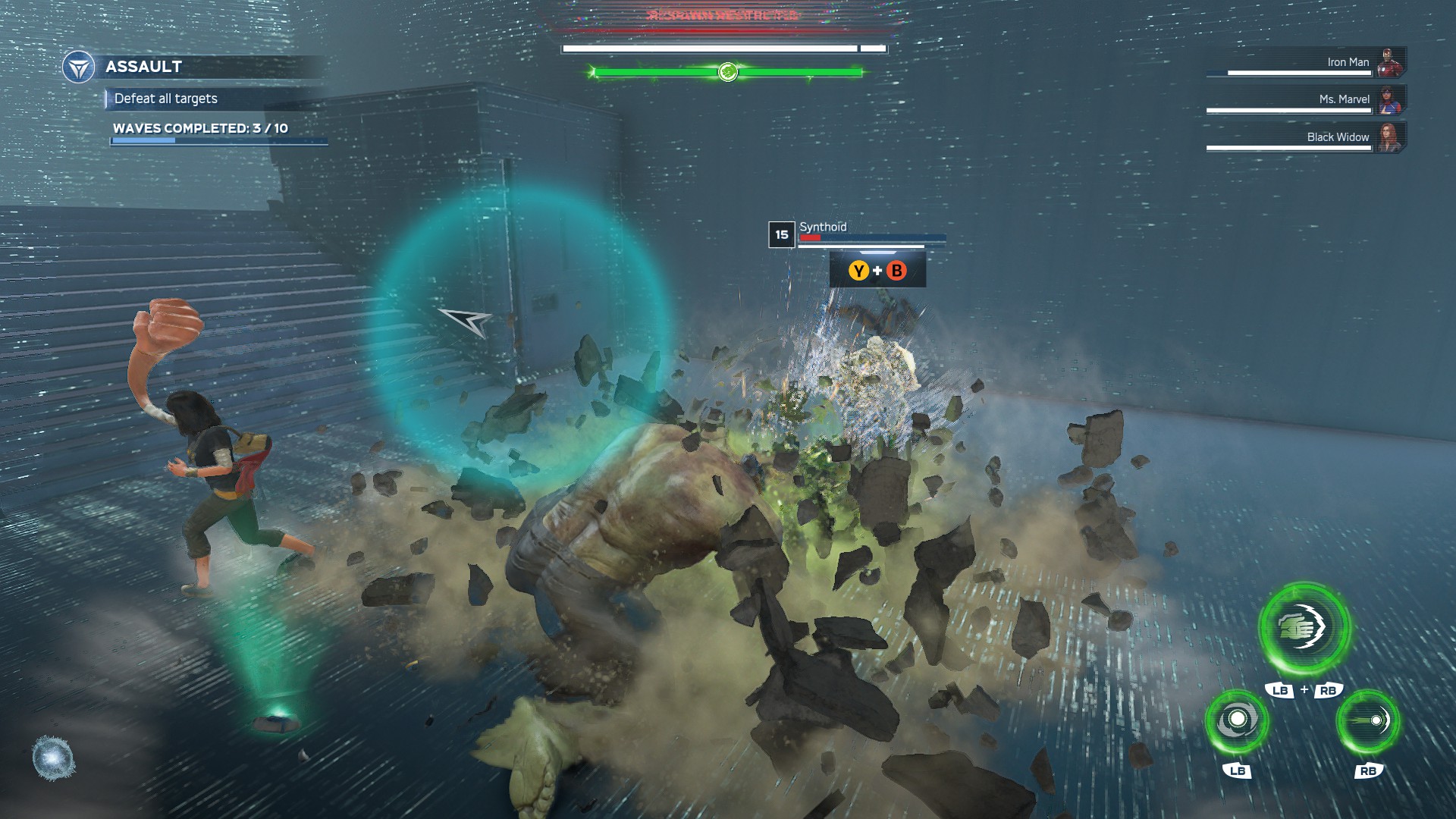Activate the fist shockwave ultimate ability

(x=1304, y=628)
